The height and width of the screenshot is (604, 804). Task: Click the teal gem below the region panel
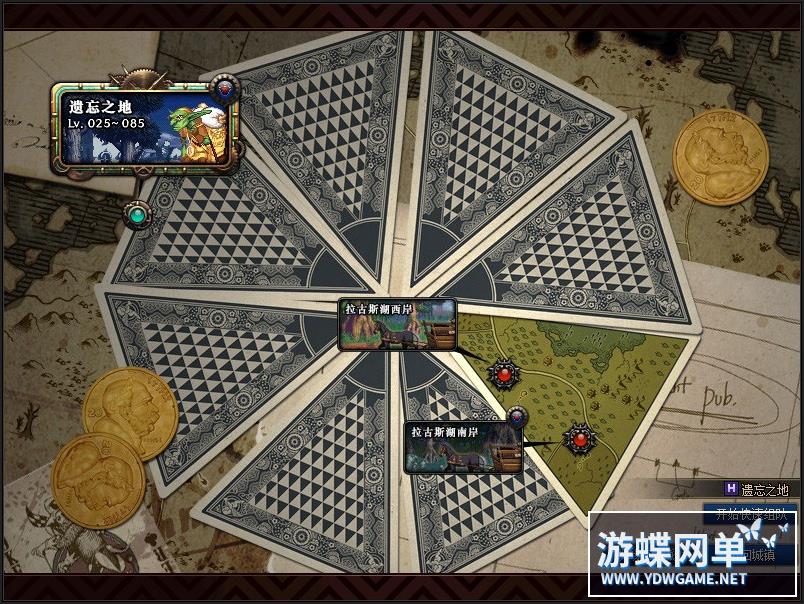[137, 212]
